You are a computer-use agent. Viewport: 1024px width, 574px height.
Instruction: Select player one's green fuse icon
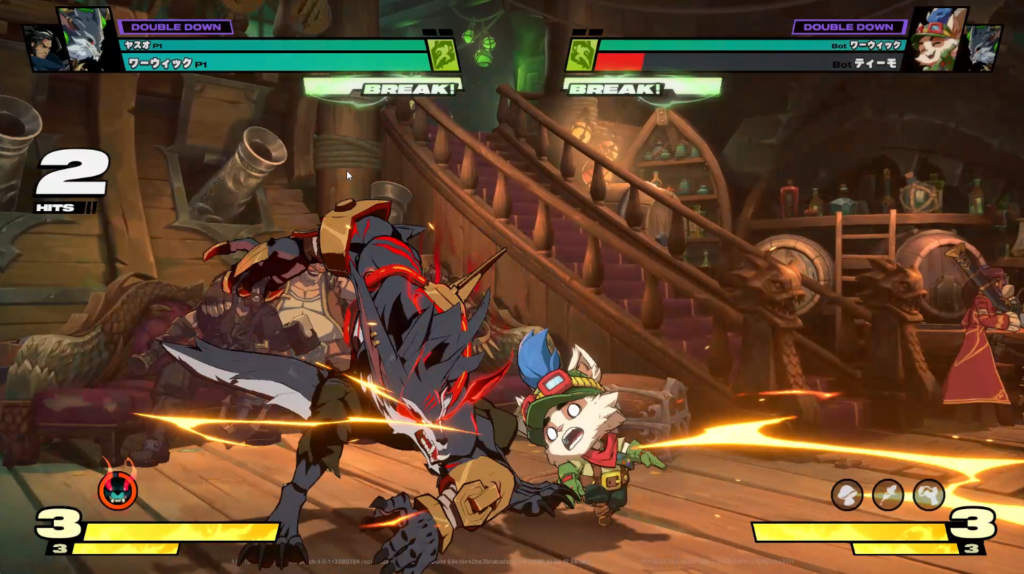[444, 54]
